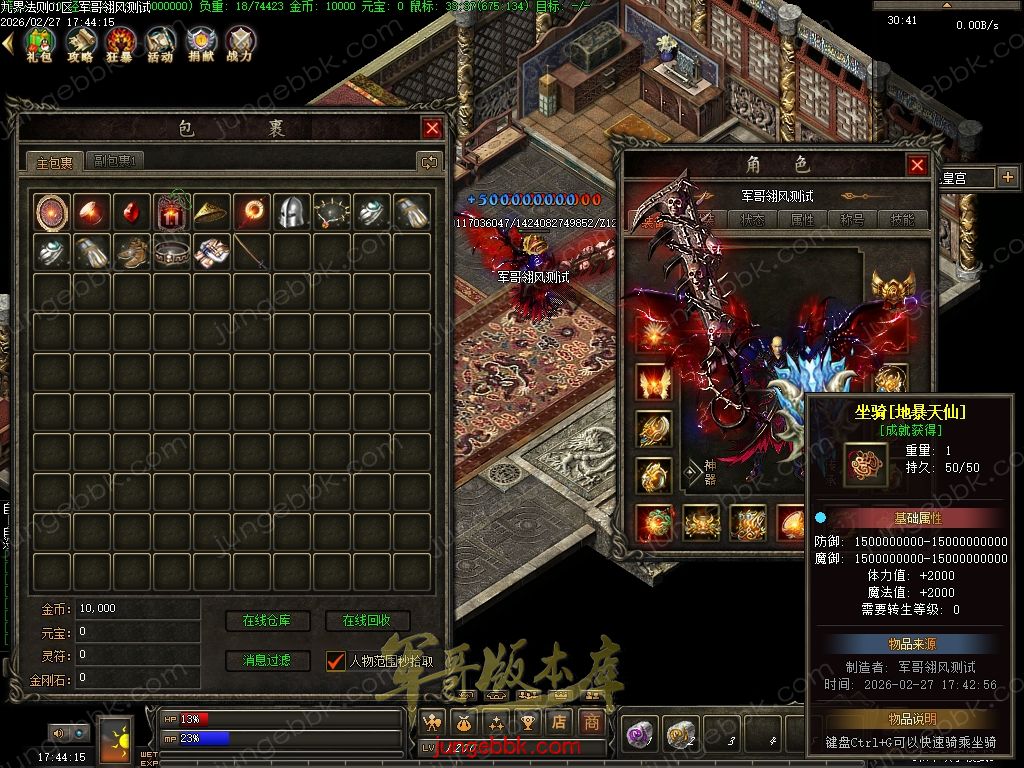Open the 消息过滤 message filter
The width and height of the screenshot is (1024, 768).
pyautogui.click(x=267, y=660)
